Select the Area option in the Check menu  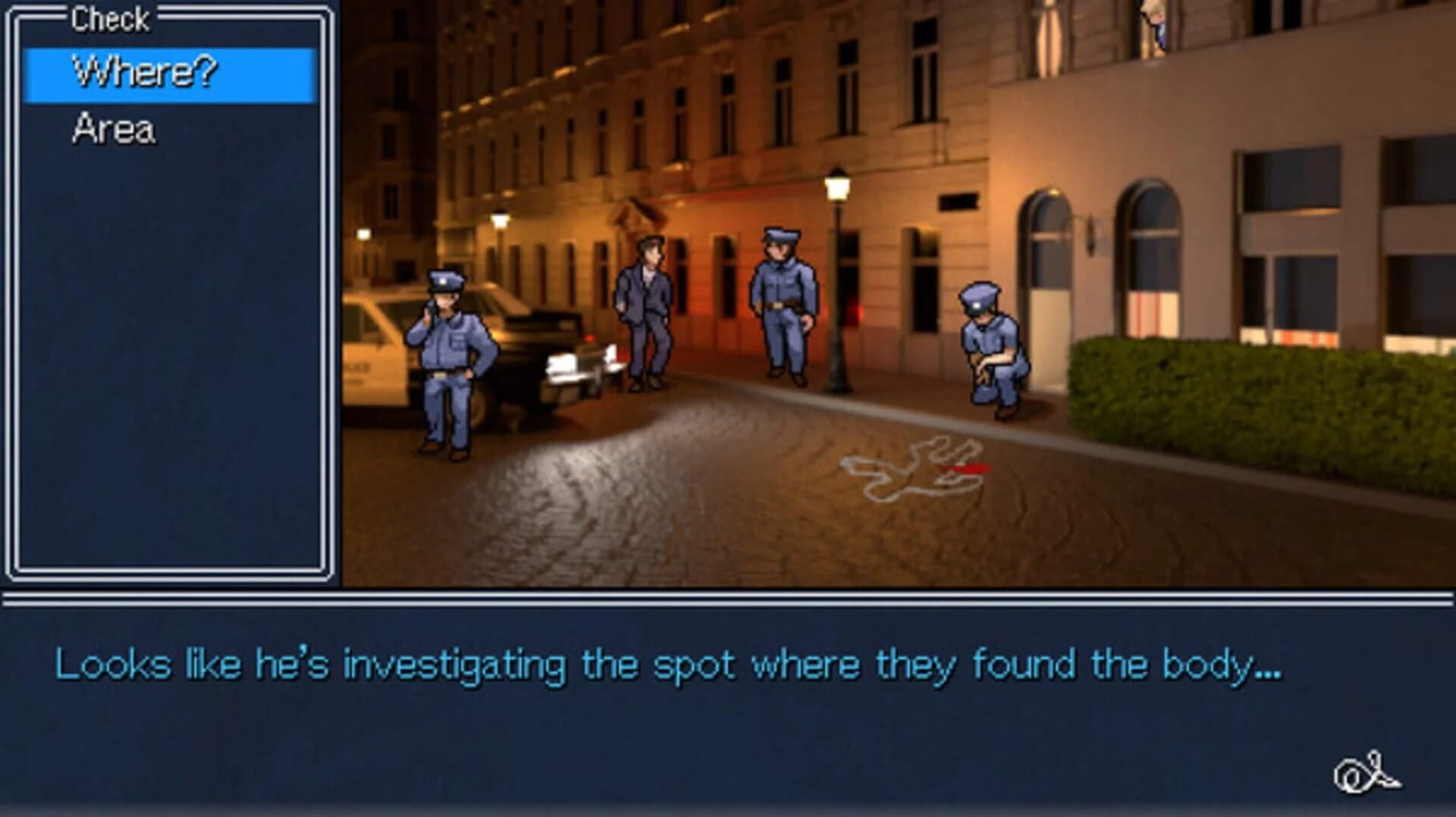pyautogui.click(x=114, y=129)
